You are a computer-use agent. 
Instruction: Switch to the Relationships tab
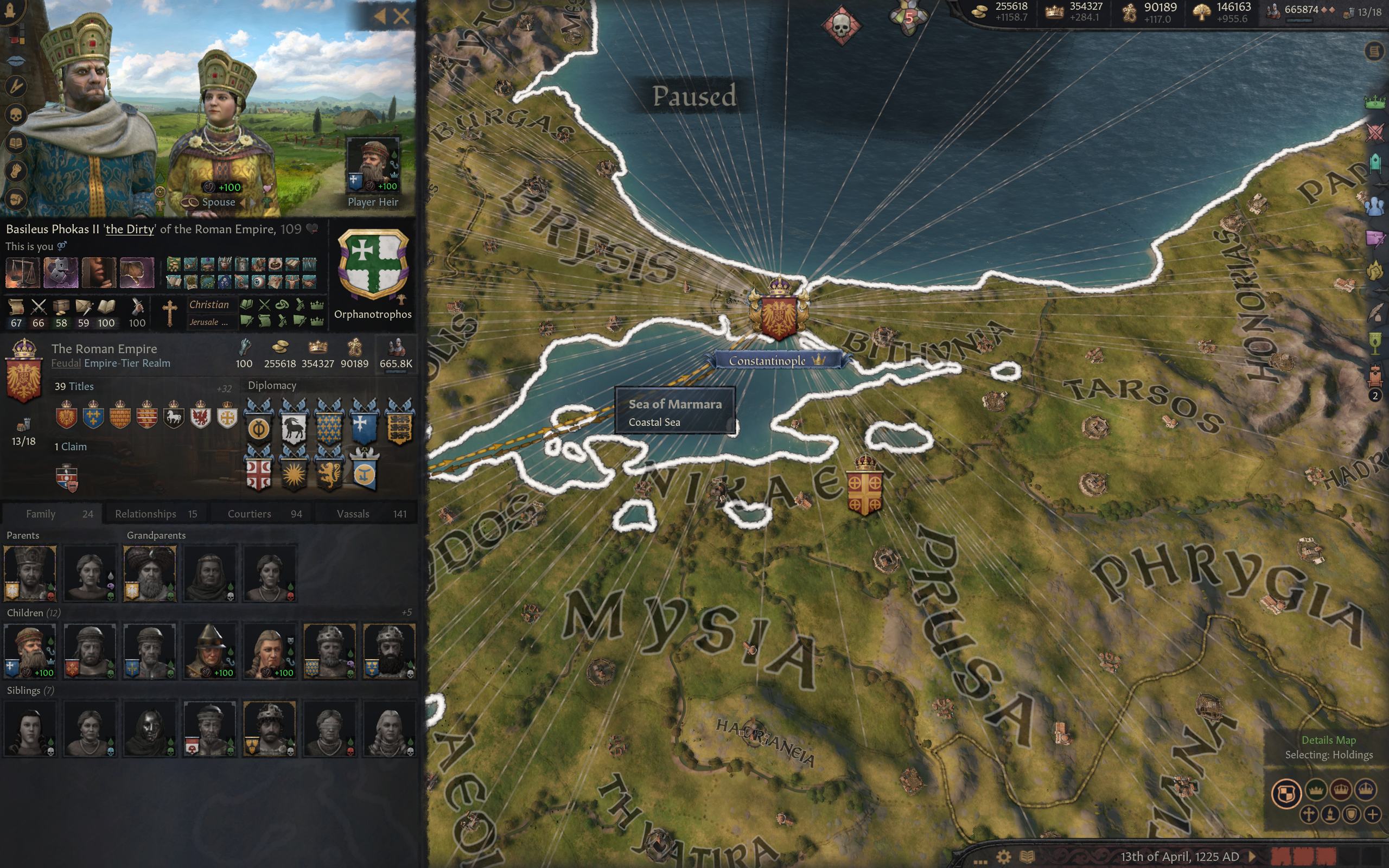pos(156,514)
